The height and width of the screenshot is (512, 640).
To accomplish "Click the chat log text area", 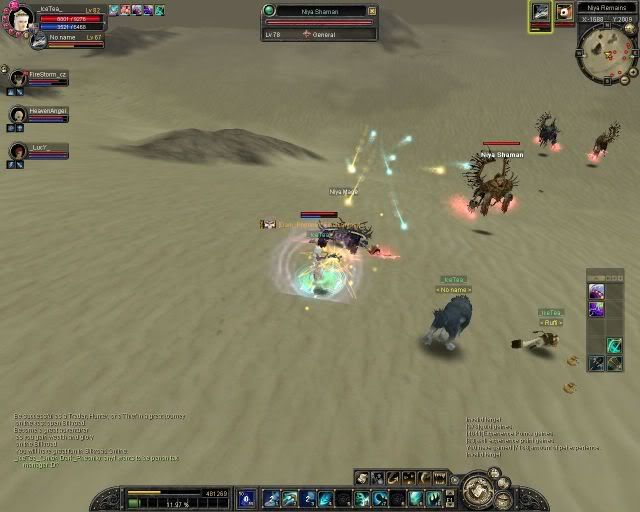I will click(x=90, y=433).
